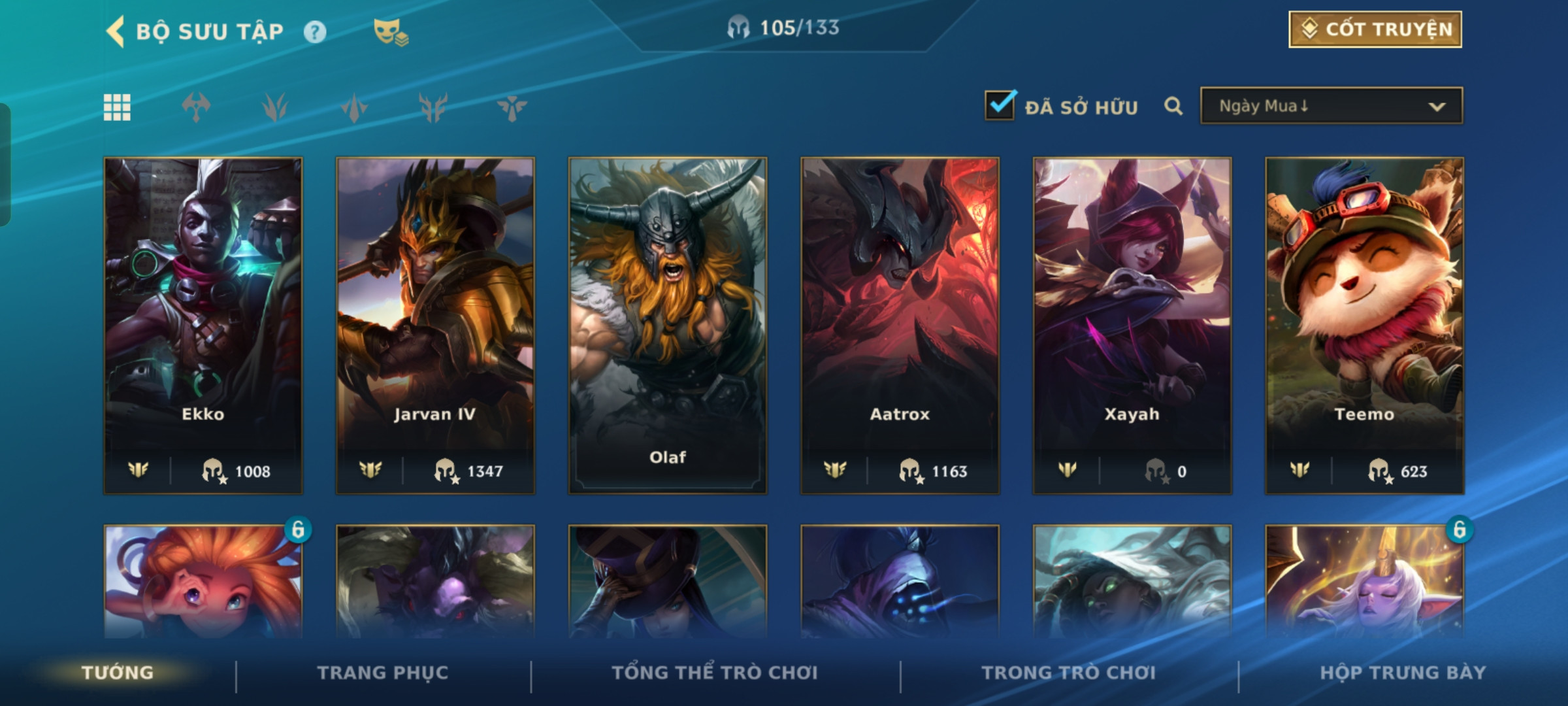View the Teemo champion card
The image size is (1568, 706).
pos(1364,325)
